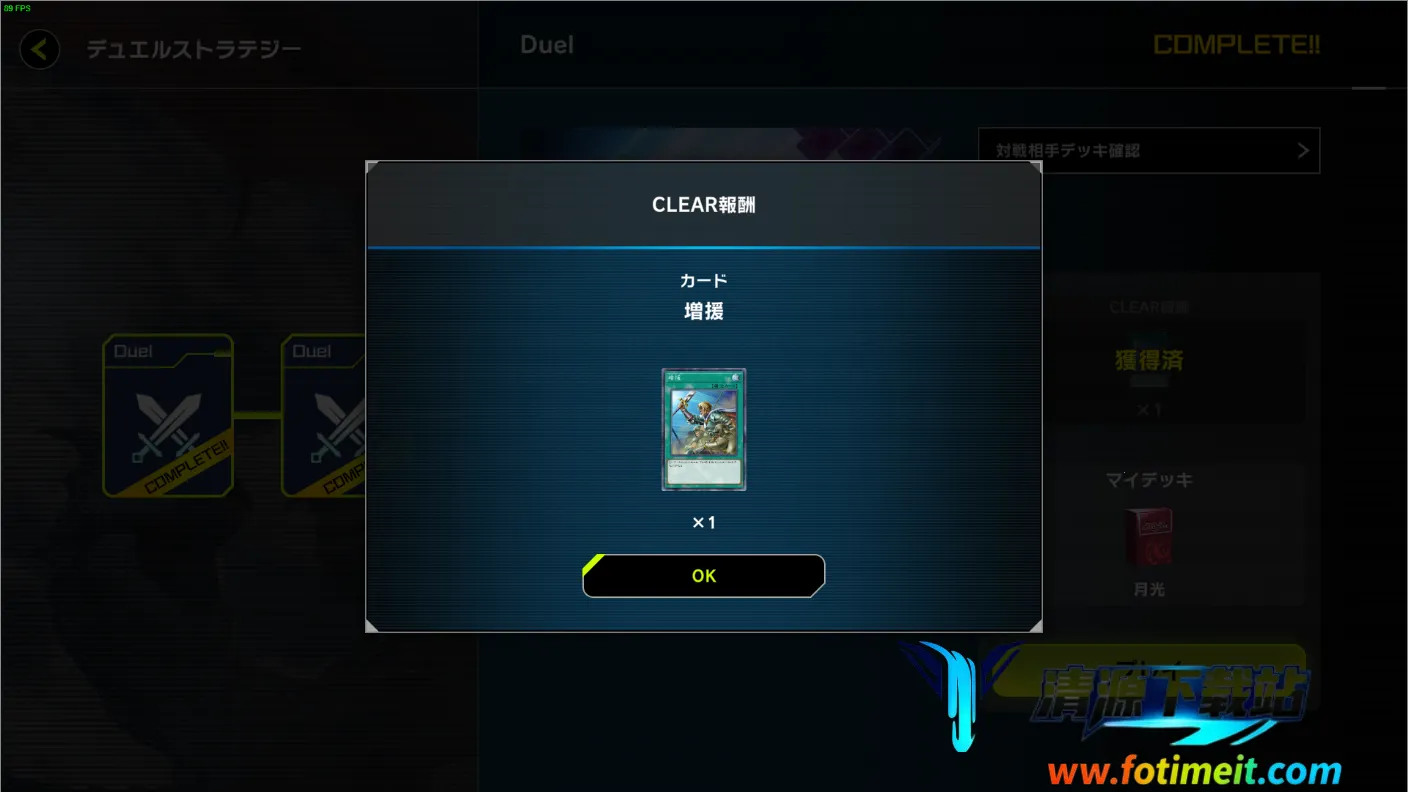Viewport: 1408px width, 792px height.
Task: Open 対戦相手デッキ確認 opponent deck check
Action: coord(1149,151)
